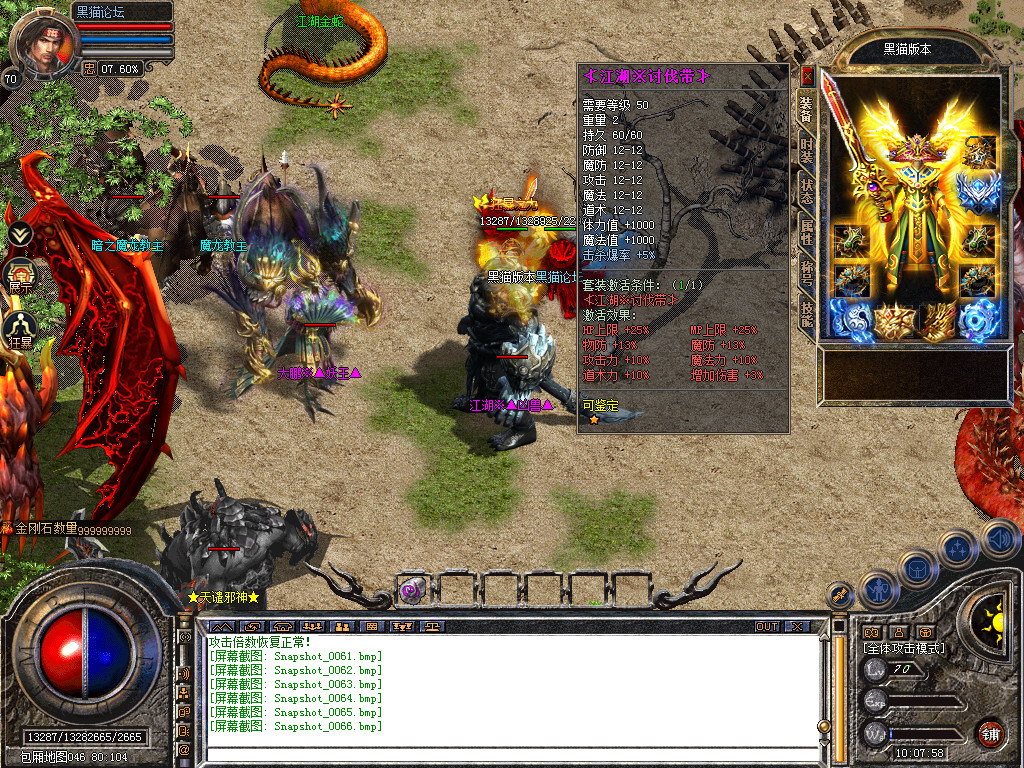Switch to the 技能 (skills) tab
The image size is (1024, 768).
(x=806, y=315)
